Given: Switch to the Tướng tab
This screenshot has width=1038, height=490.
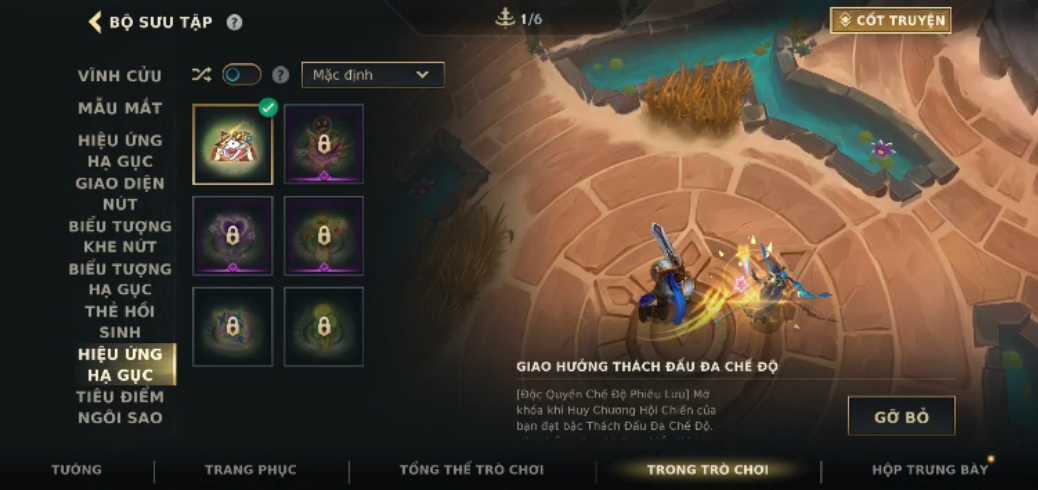Looking at the screenshot, I should [x=77, y=469].
